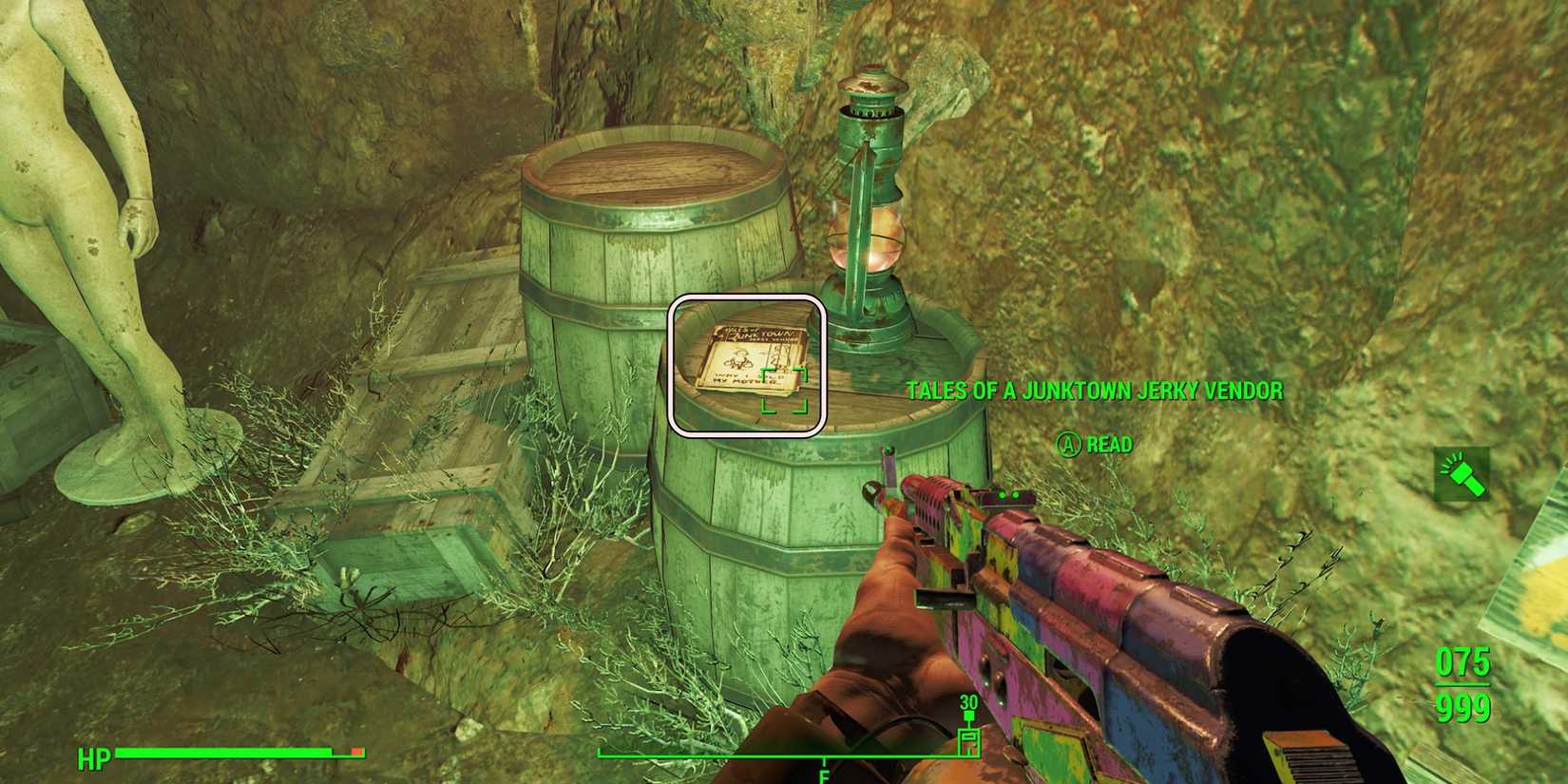Image resolution: width=1568 pixels, height=784 pixels.
Task: Select the circled A button prompt
Action: (1068, 444)
